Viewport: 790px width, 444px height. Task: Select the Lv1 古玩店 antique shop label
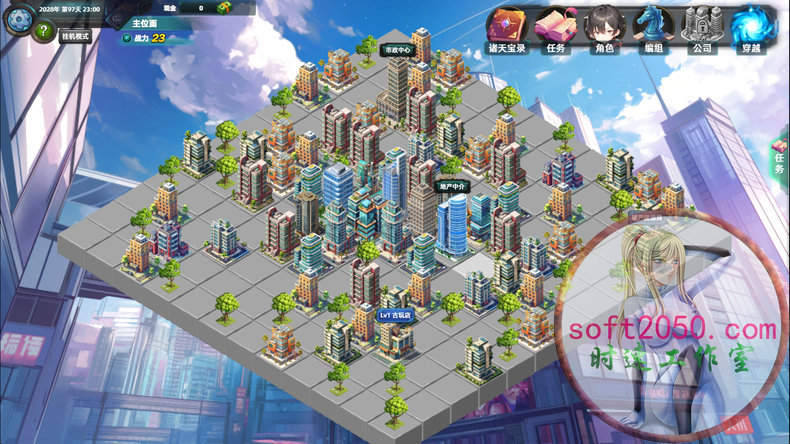[x=393, y=314]
